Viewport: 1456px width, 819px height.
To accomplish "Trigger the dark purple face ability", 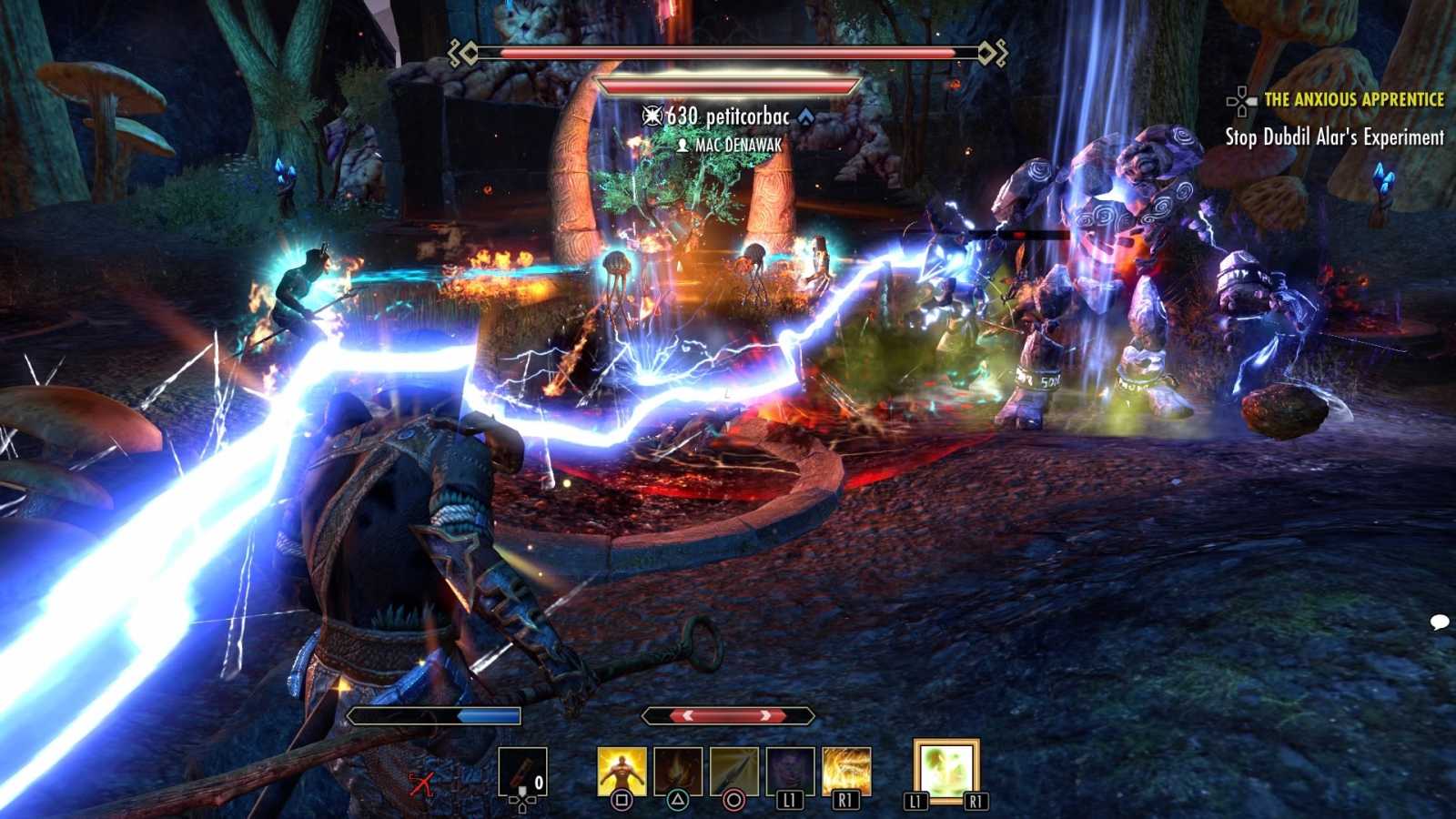I will click(x=790, y=771).
